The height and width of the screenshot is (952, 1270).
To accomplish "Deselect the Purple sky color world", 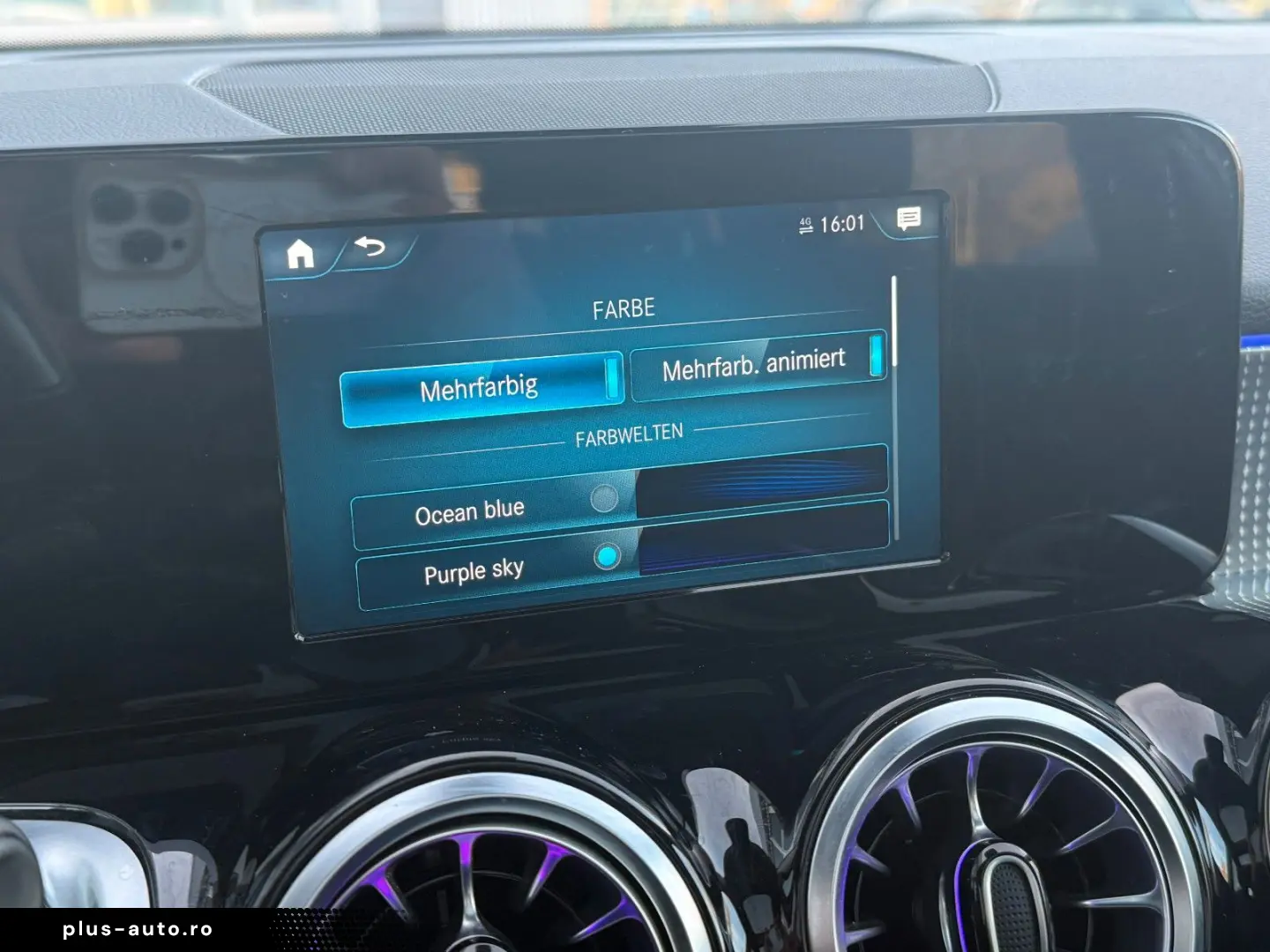I will (608, 556).
